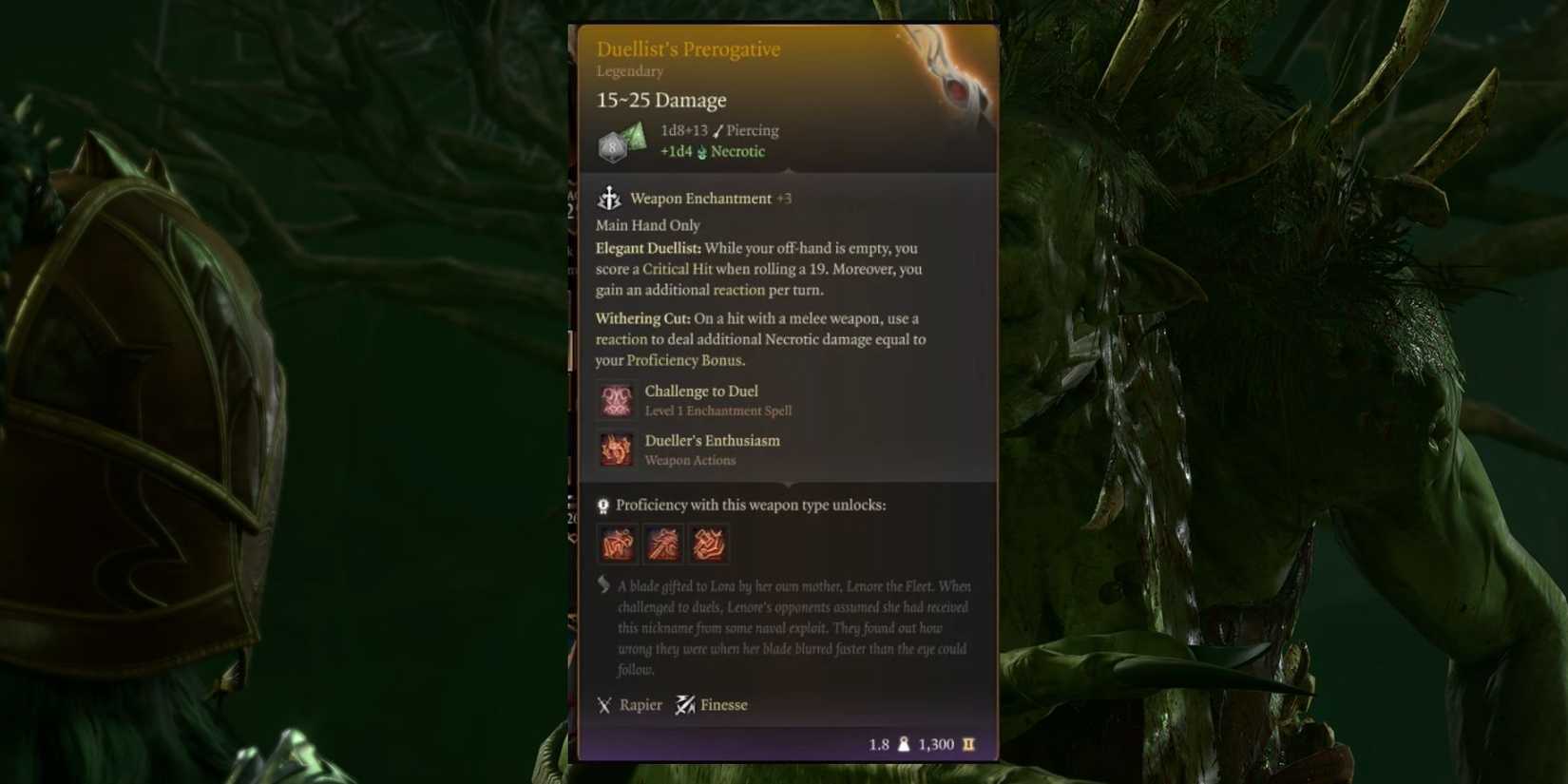Select the middle proficiency-unlocked action icon

click(663, 543)
